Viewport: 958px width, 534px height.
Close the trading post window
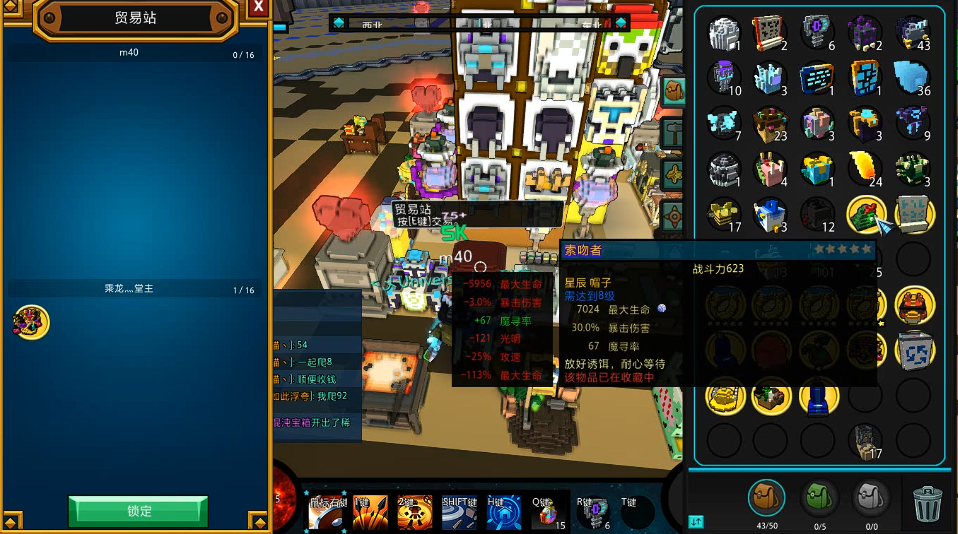[258, 8]
